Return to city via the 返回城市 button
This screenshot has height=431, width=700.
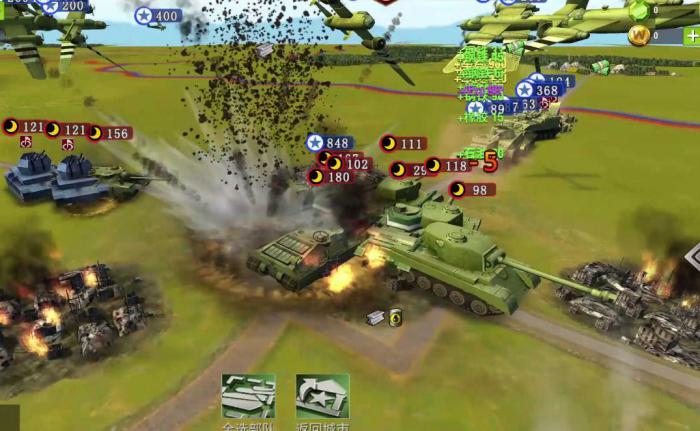[x=322, y=398]
